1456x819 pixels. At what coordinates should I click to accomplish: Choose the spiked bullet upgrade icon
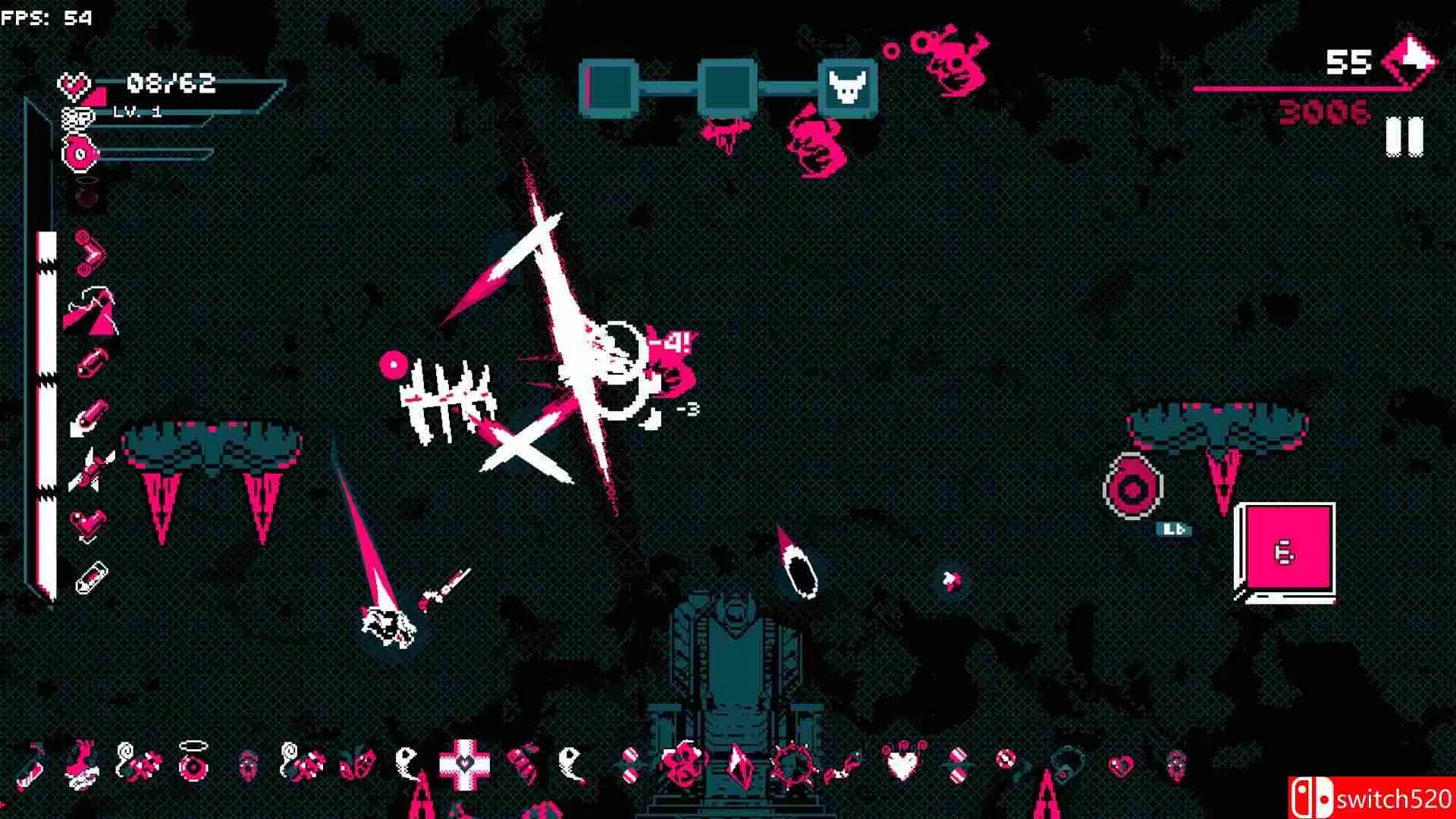[x=90, y=470]
